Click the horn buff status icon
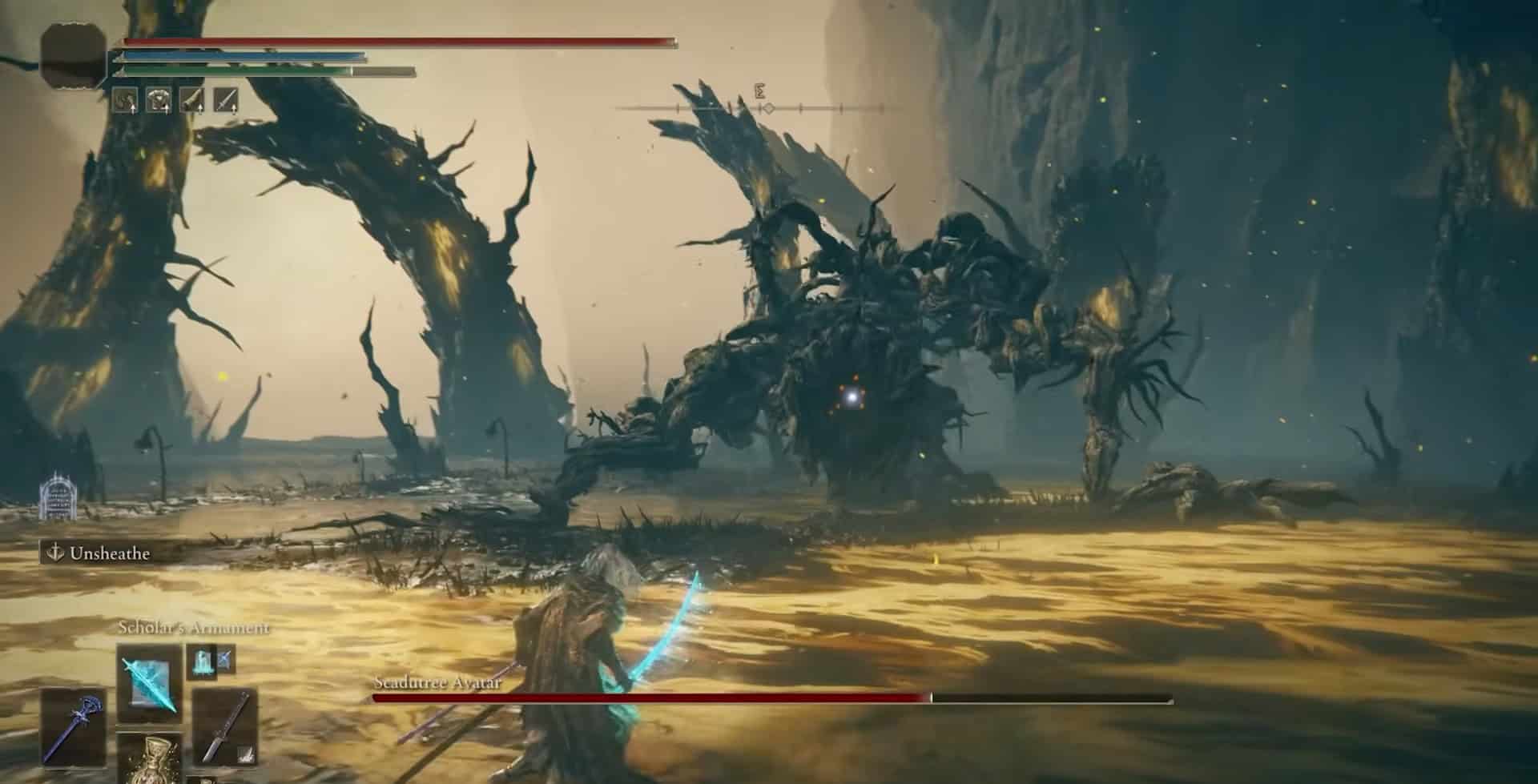The height and width of the screenshot is (784, 1538). coord(192,100)
